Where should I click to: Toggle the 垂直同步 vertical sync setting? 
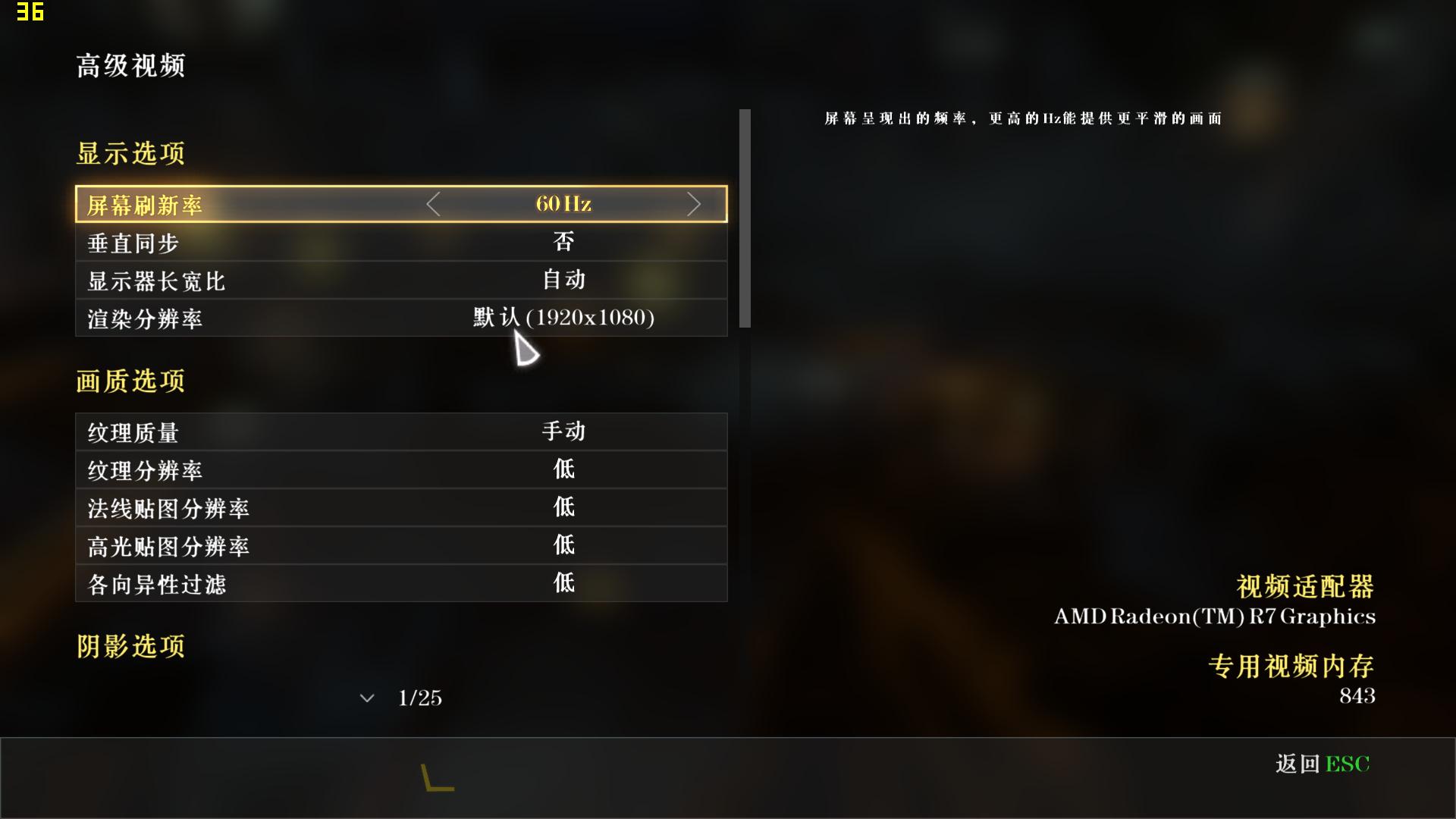pos(401,242)
